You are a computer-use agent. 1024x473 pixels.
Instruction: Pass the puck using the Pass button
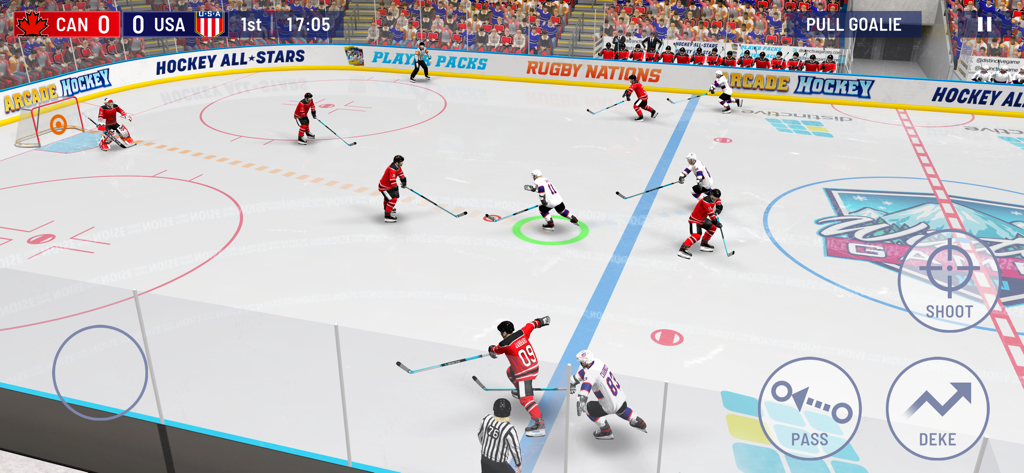click(809, 408)
